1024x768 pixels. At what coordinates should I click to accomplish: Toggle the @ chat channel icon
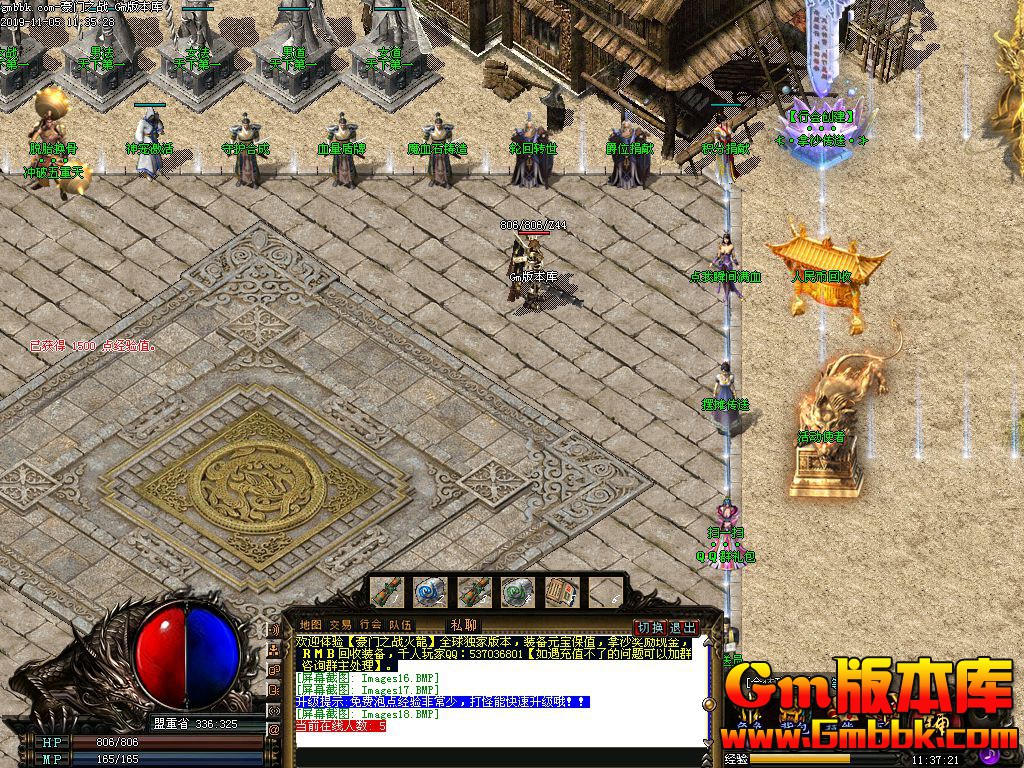coord(274,730)
